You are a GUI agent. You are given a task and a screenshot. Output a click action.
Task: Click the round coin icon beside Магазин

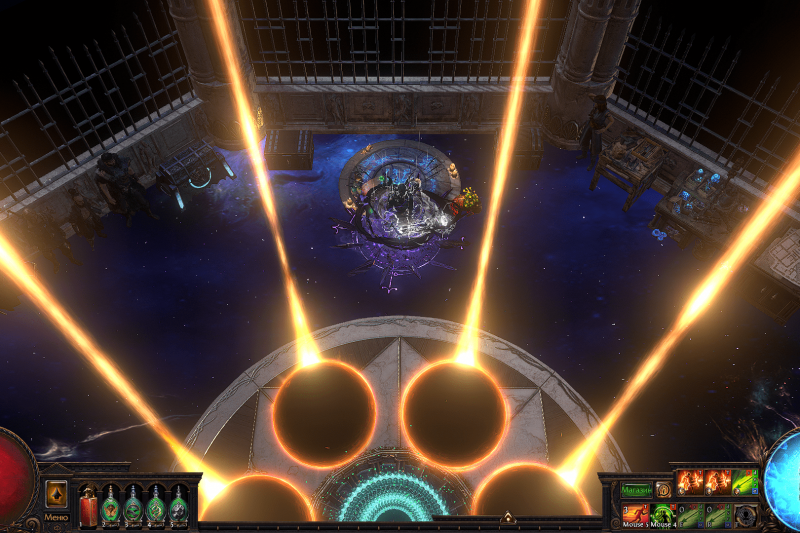point(662,491)
